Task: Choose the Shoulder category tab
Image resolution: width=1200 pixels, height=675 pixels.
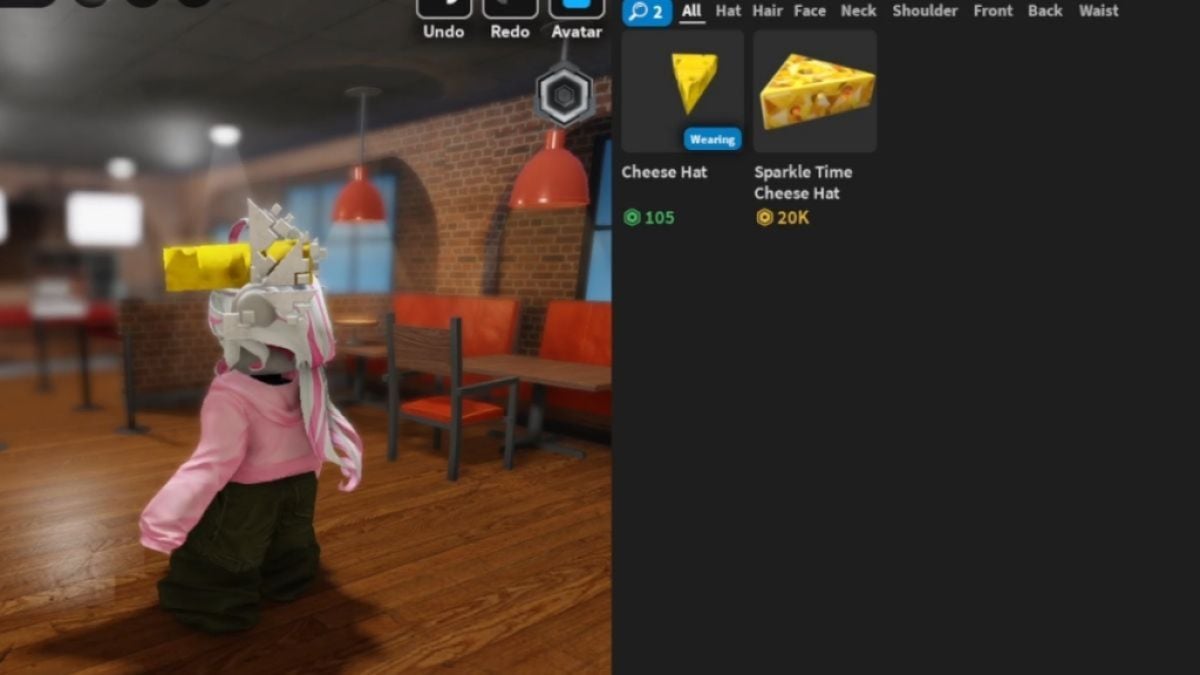Action: coord(925,12)
